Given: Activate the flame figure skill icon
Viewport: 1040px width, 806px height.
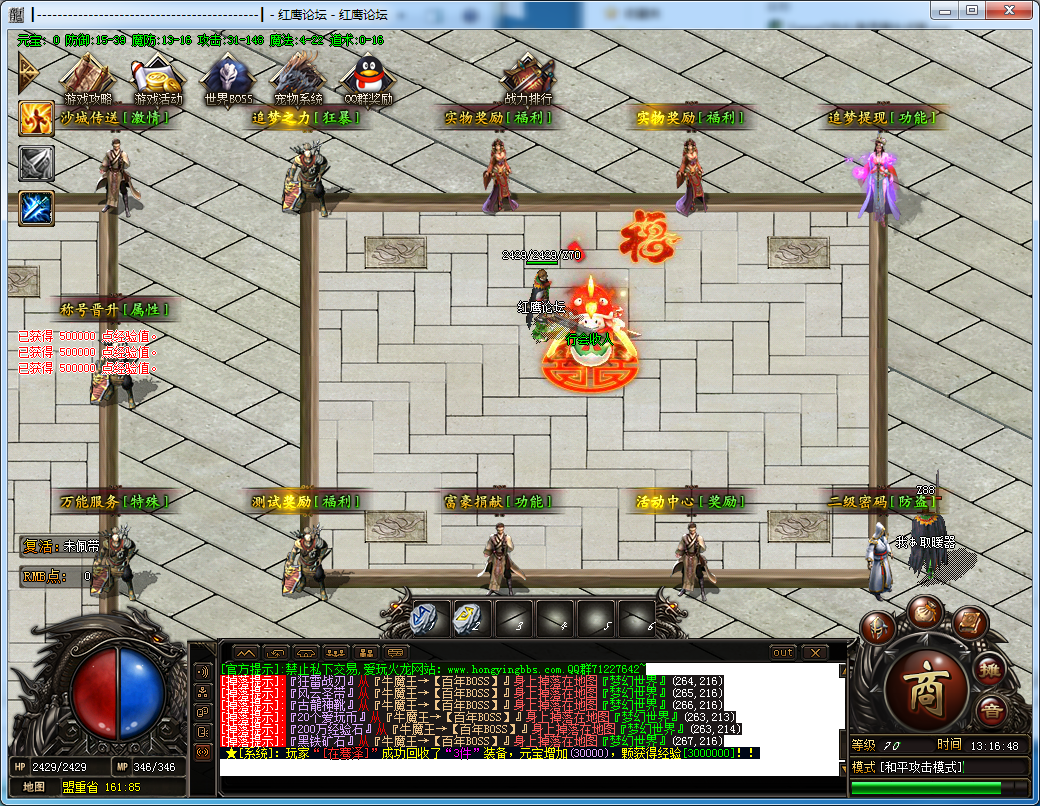Looking at the screenshot, I should pyautogui.click(x=37, y=118).
